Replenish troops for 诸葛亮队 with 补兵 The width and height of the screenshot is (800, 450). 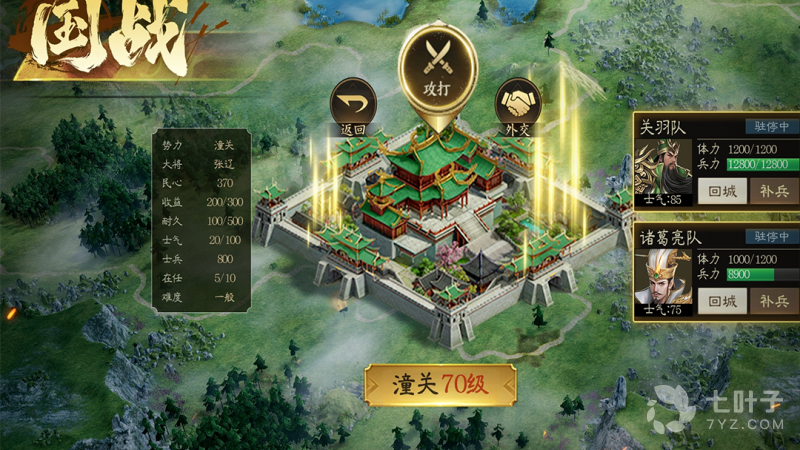tap(773, 300)
